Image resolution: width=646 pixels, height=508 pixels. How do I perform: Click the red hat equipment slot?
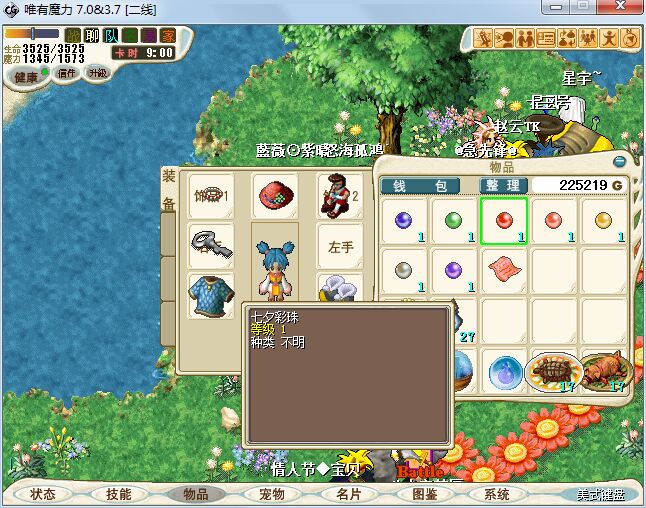tap(272, 197)
